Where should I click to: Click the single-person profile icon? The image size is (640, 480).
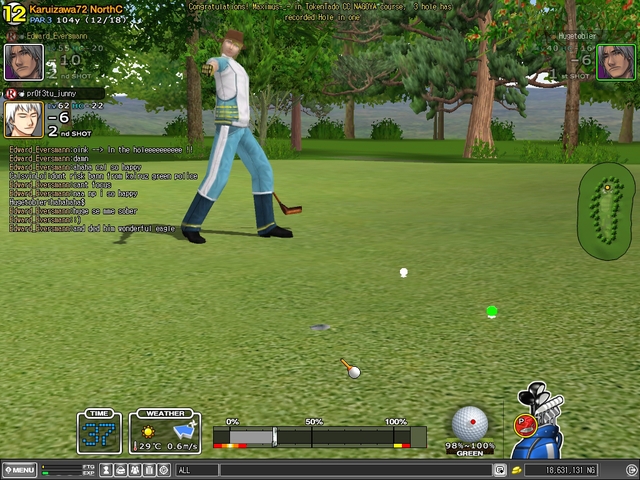pyautogui.click(x=107, y=470)
